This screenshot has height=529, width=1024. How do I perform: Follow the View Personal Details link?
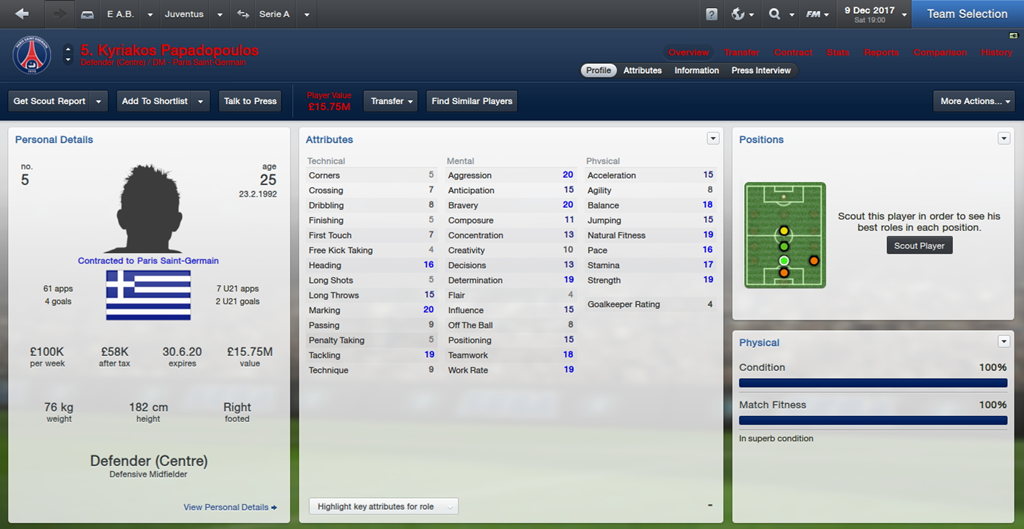[230, 507]
